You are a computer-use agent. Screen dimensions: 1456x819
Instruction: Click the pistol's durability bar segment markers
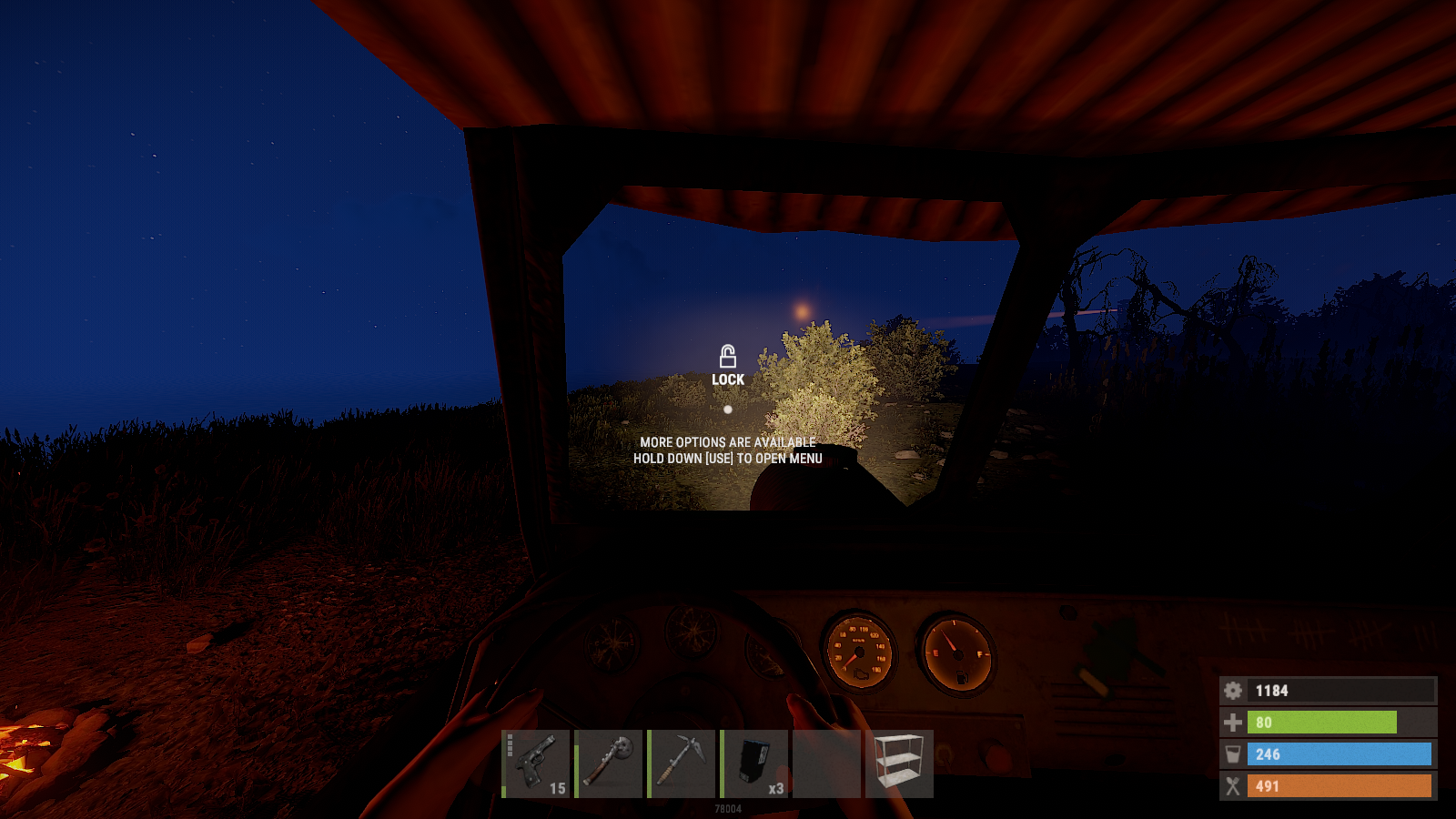click(508, 746)
